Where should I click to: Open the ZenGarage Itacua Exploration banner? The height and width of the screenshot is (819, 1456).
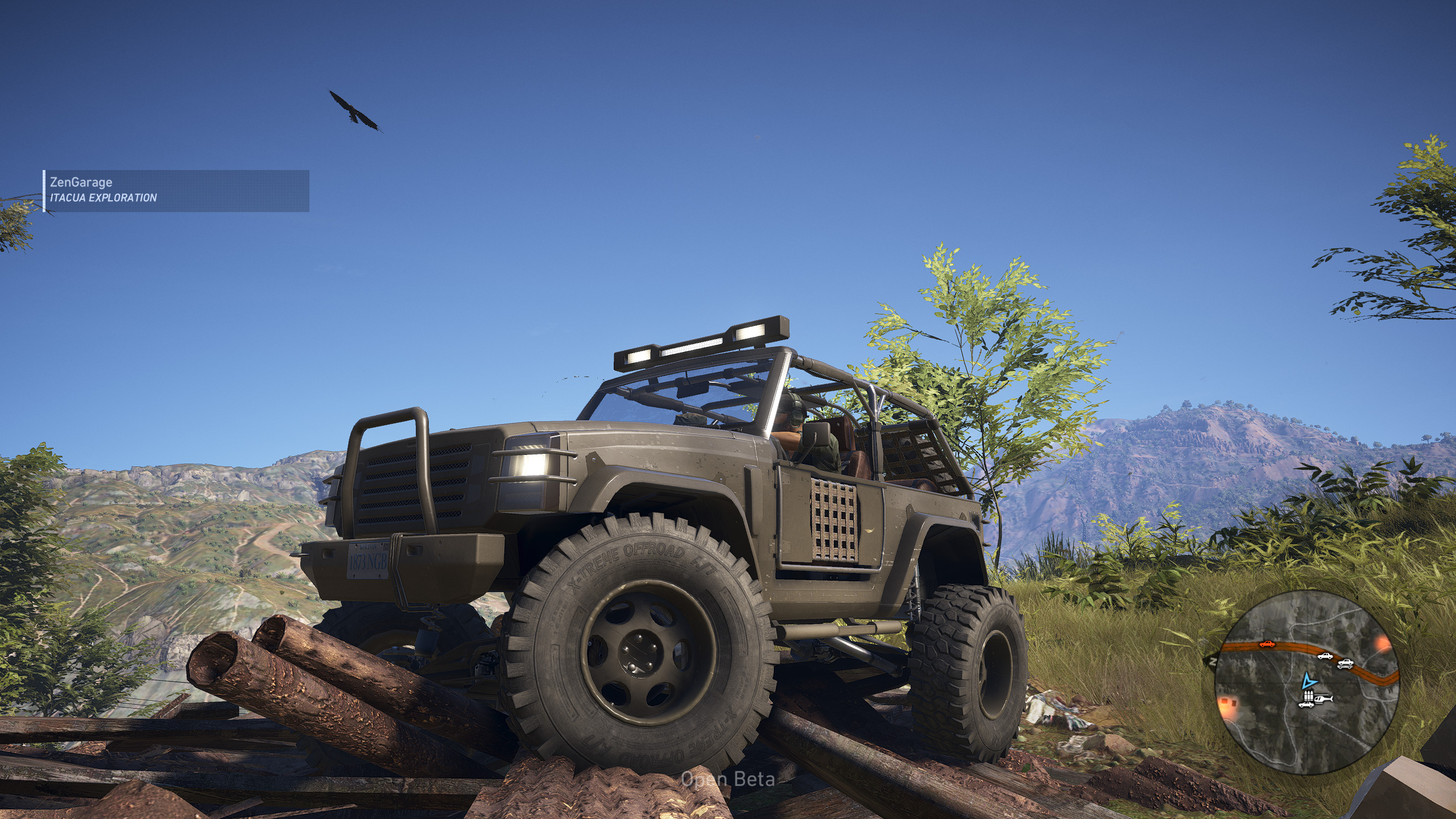tap(176, 191)
